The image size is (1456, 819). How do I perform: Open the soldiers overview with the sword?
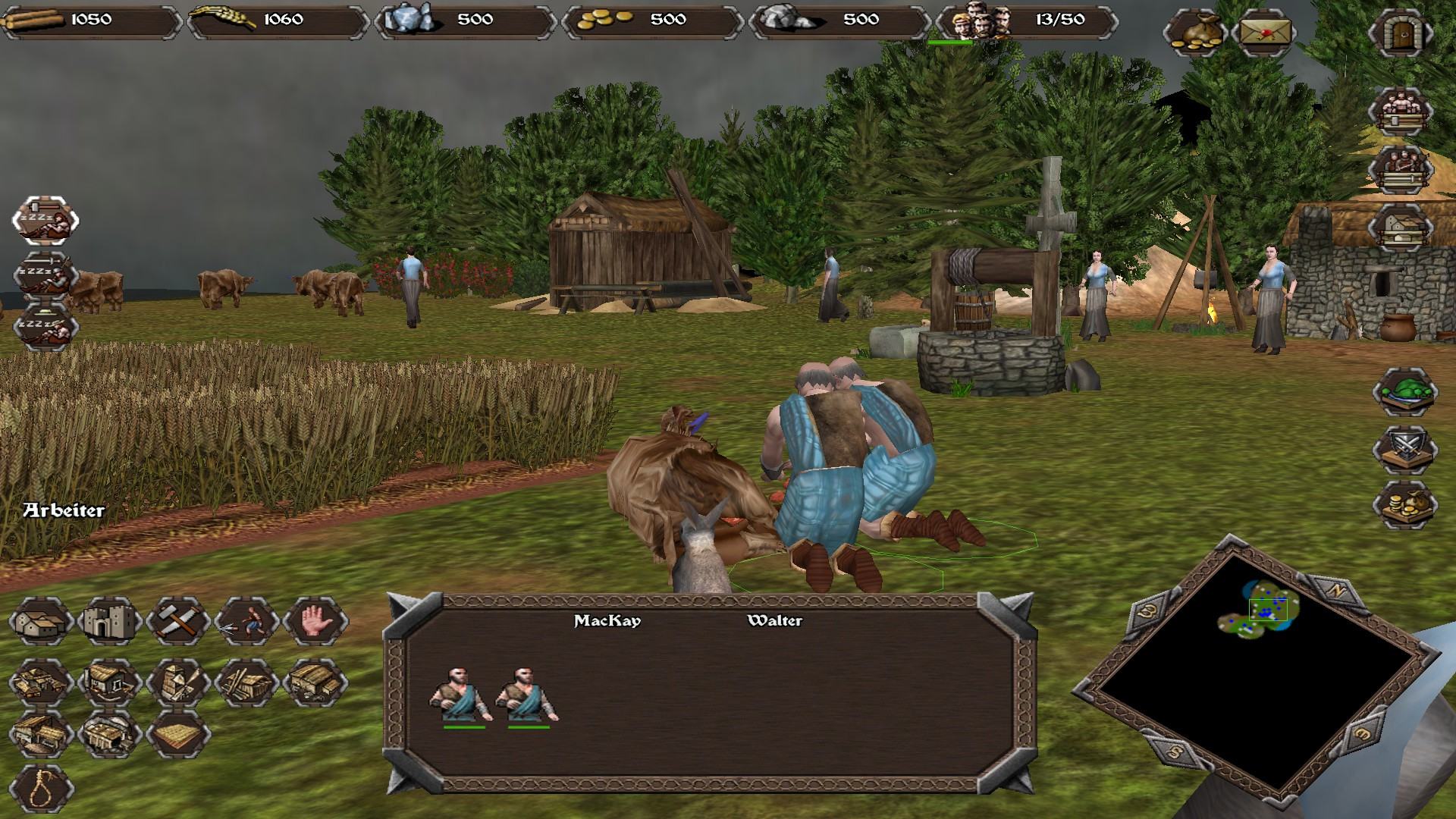[x=1400, y=168]
